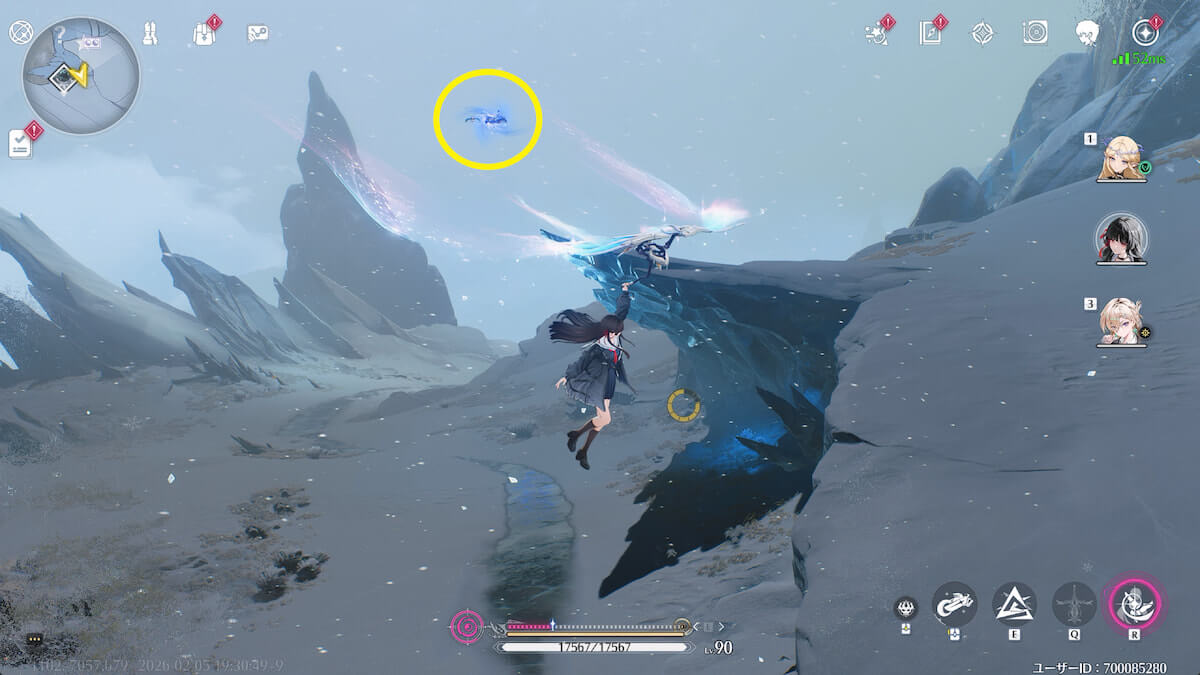
Task: Use the grapple gauntlet utility icon
Action: [954, 604]
